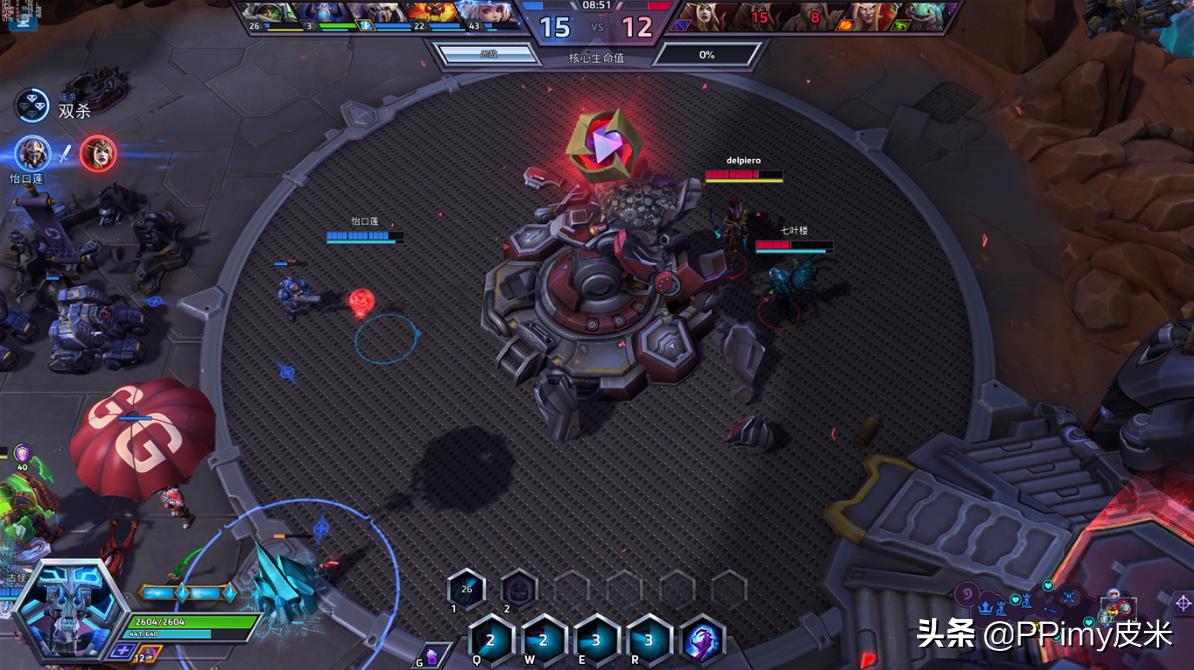1194x670 pixels.
Task: Select your hero's hexagonal portrait
Action: (70, 612)
